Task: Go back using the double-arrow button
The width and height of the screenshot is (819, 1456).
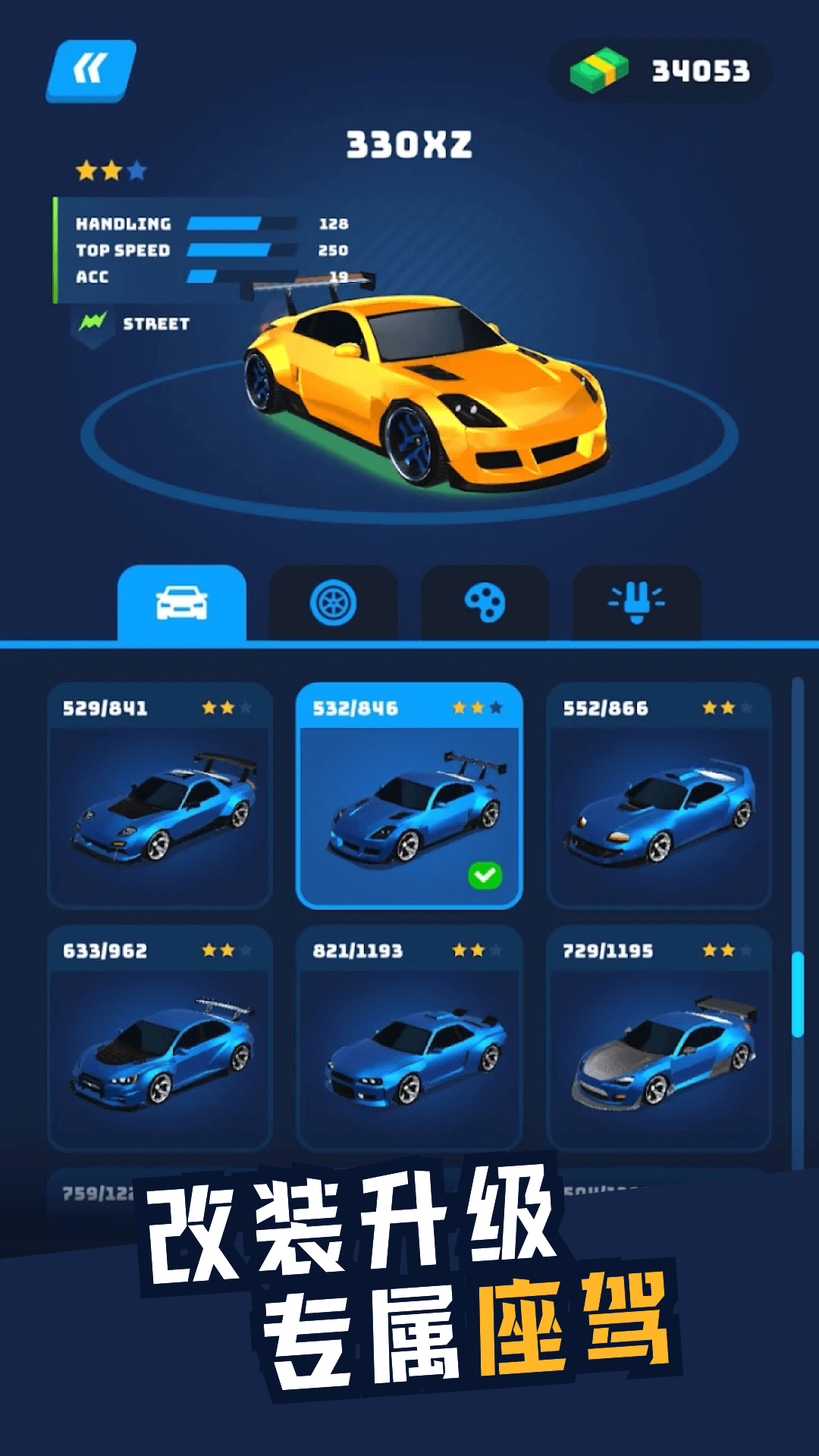Action: pyautogui.click(x=91, y=71)
